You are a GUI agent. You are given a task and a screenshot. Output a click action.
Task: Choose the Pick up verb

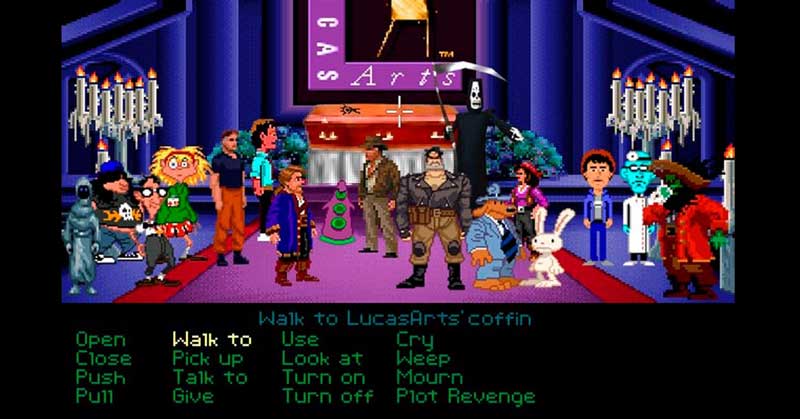pos(208,358)
